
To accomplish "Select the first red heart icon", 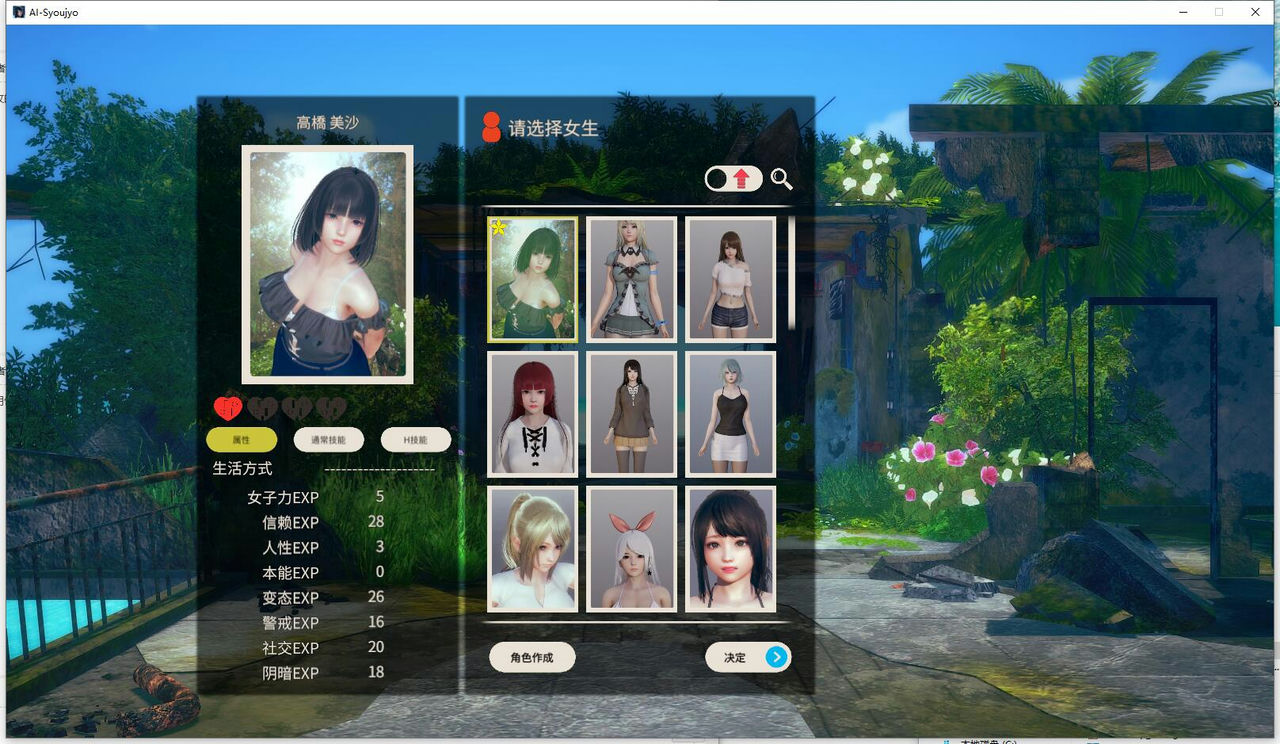I will 228,407.
